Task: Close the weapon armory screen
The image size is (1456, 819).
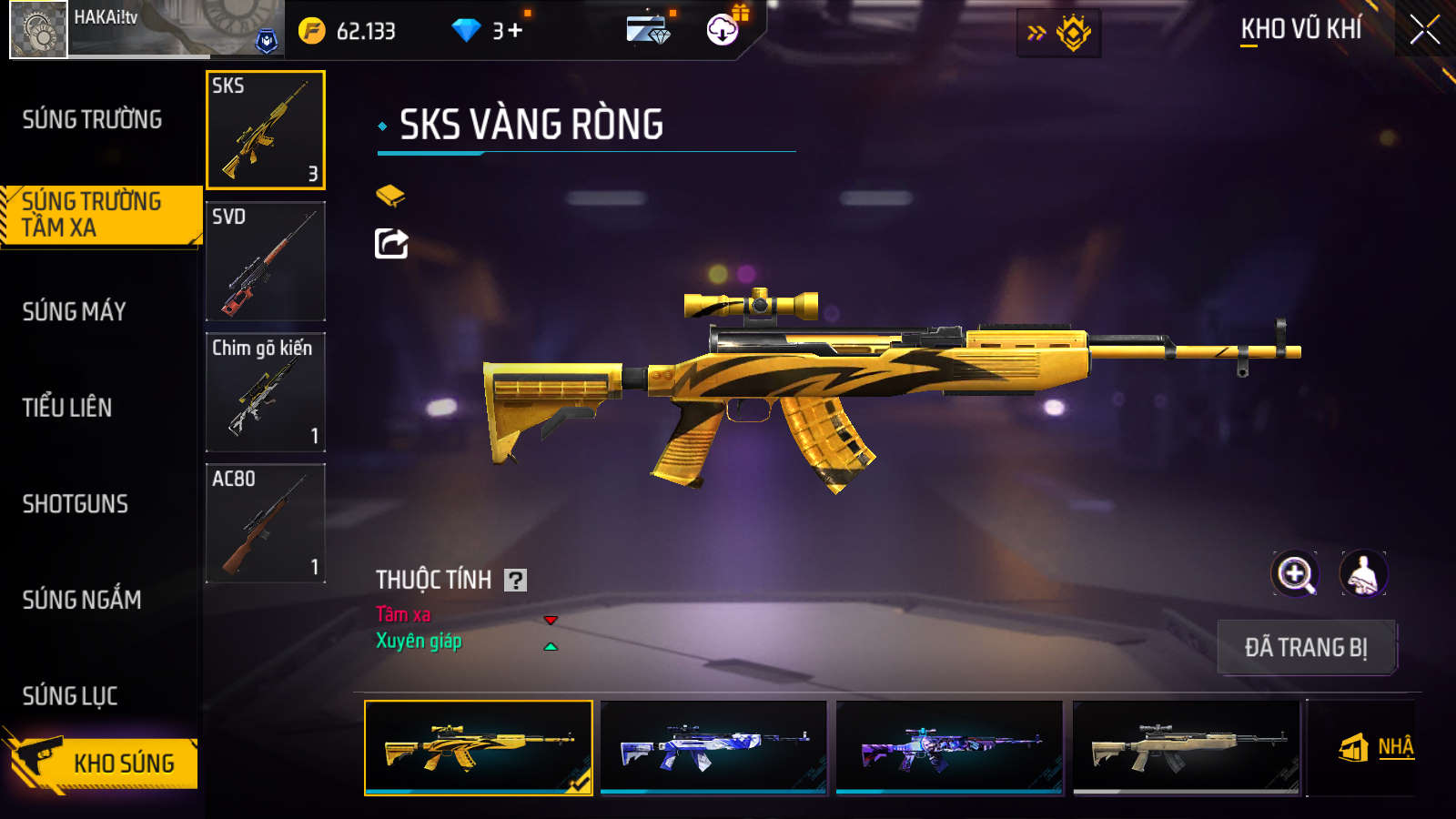Action: click(x=1425, y=30)
